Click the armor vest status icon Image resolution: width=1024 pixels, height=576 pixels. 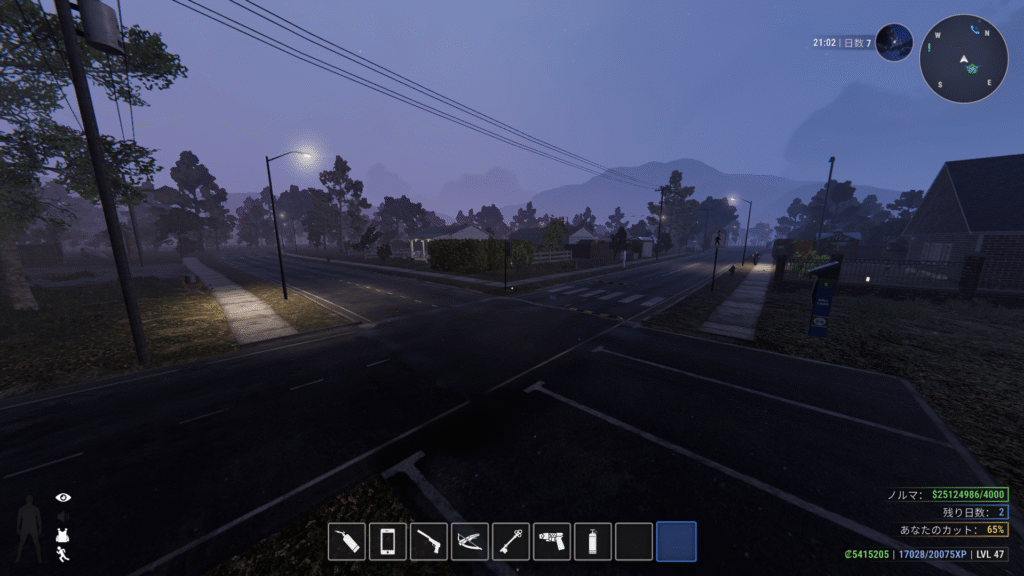pyautogui.click(x=63, y=535)
